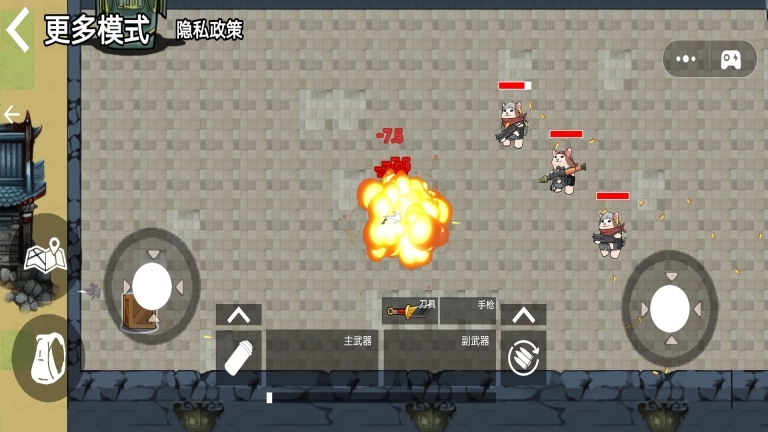The width and height of the screenshot is (768, 432).
Task: Select the 手枪 pistol slot
Action: tap(468, 310)
